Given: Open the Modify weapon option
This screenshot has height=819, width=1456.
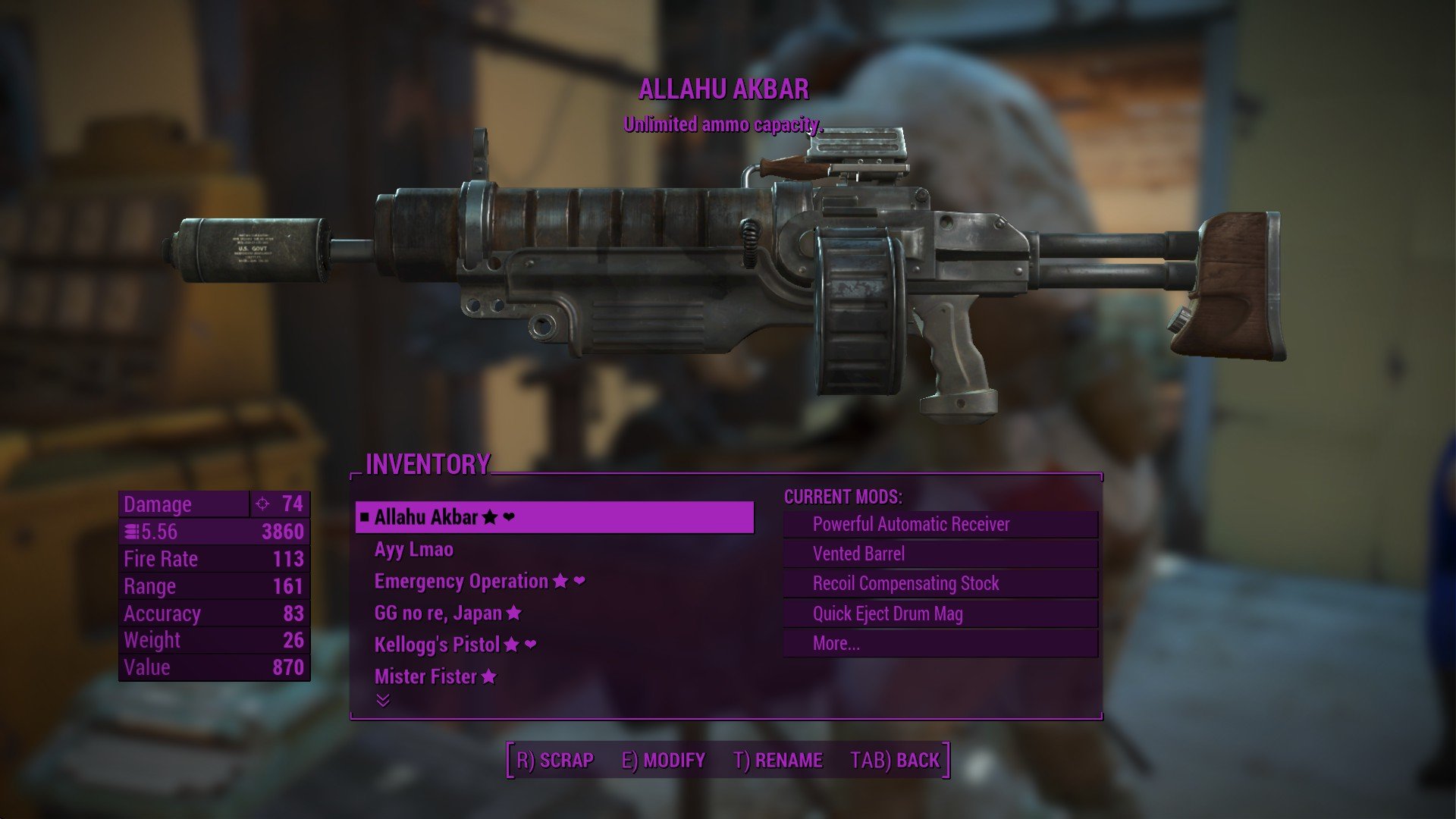Looking at the screenshot, I should click(x=664, y=760).
